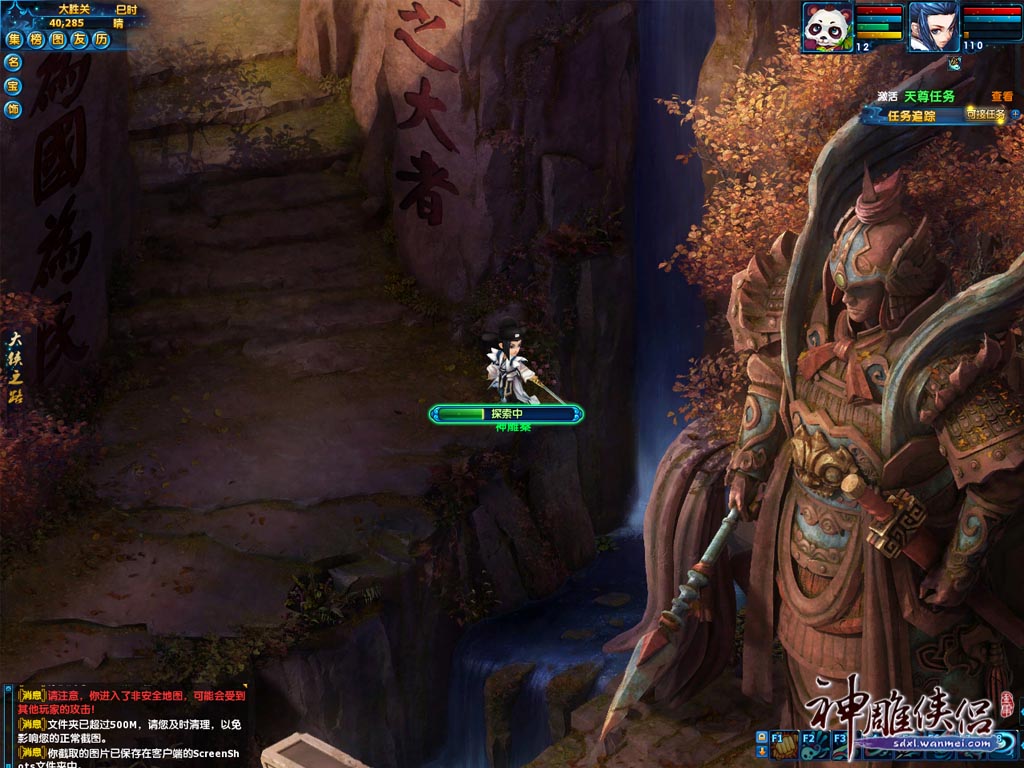Select the blue-haired character portrait

933,27
